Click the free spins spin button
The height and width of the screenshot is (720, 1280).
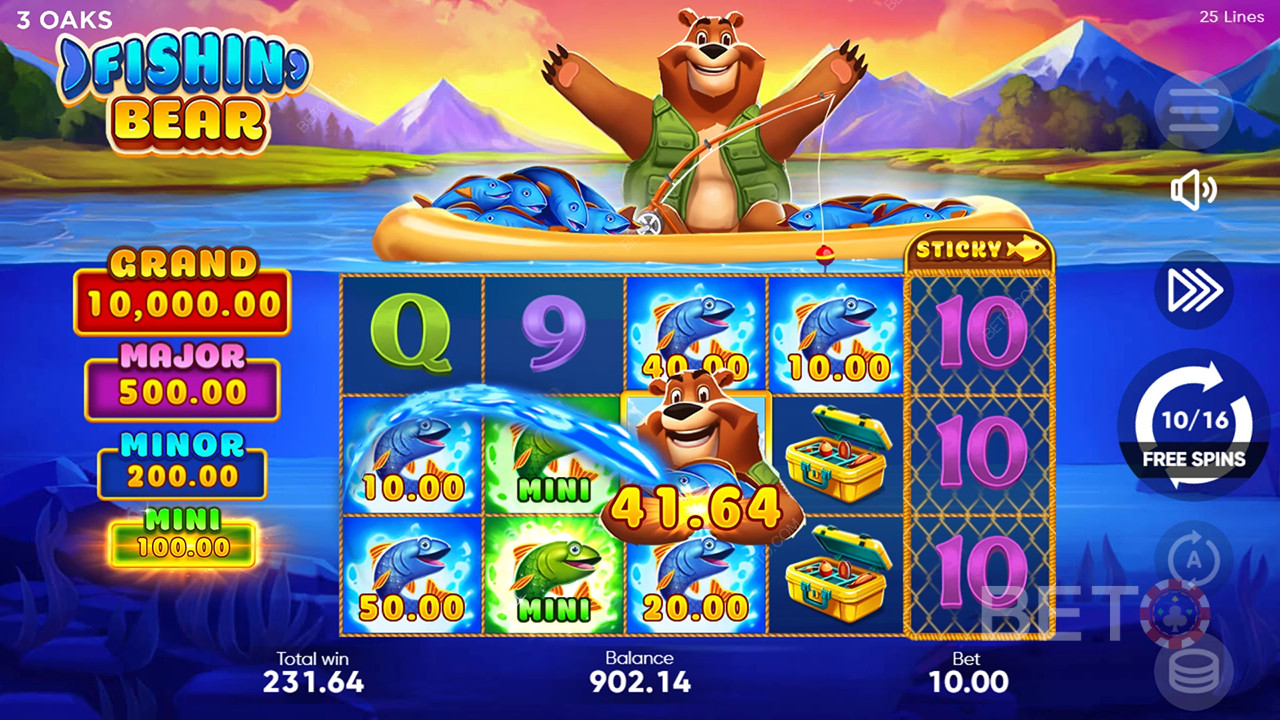(1193, 425)
